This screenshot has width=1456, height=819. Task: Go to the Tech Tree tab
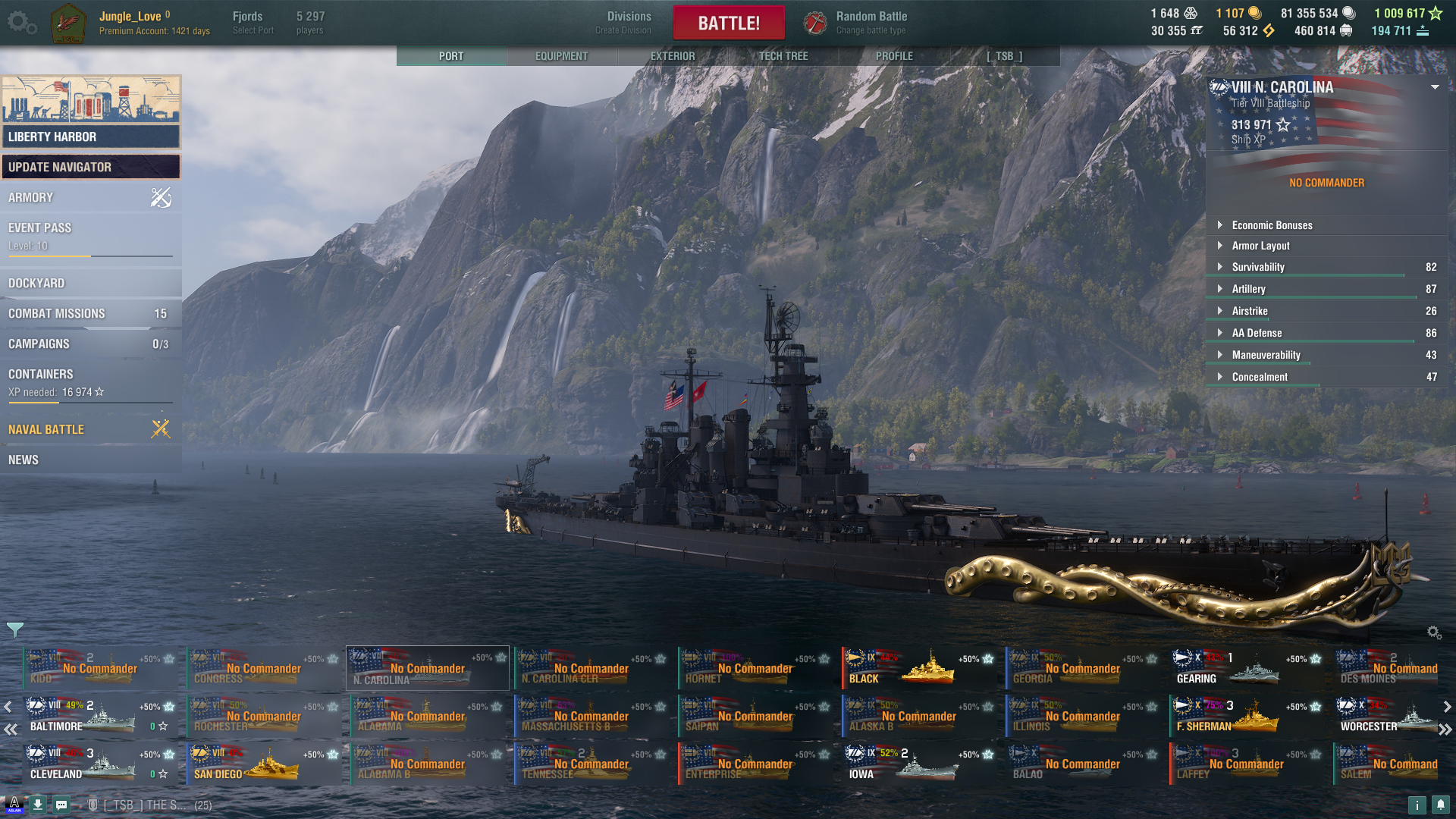coord(783,56)
